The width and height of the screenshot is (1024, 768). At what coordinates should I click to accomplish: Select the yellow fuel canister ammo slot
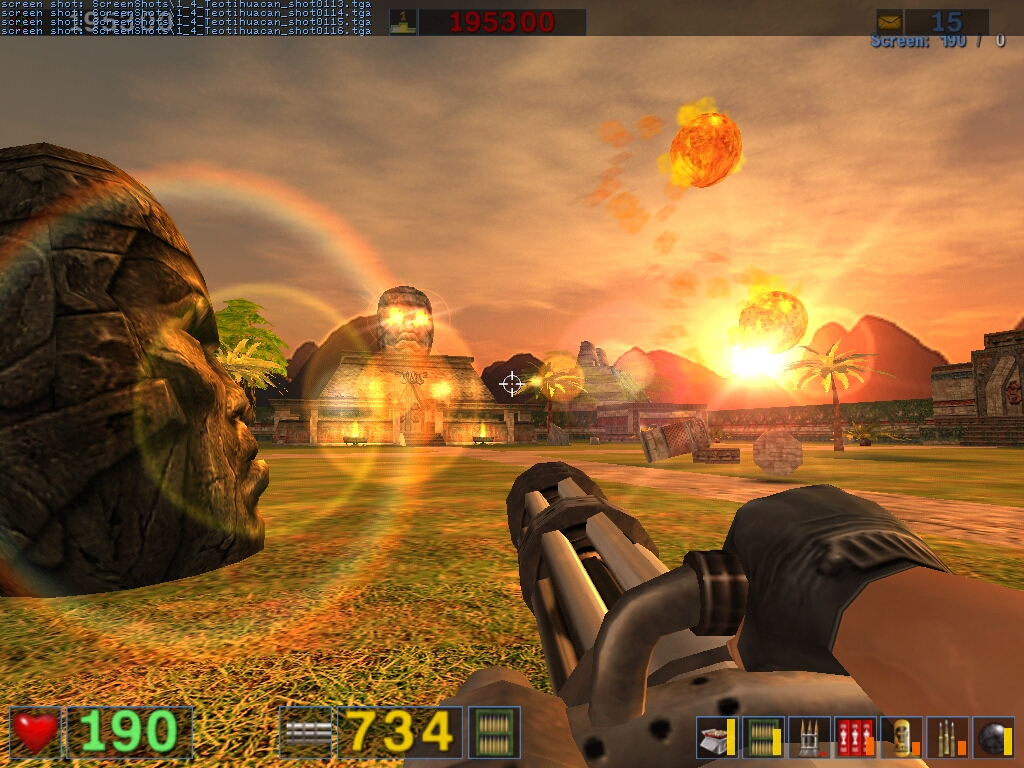pos(902,738)
